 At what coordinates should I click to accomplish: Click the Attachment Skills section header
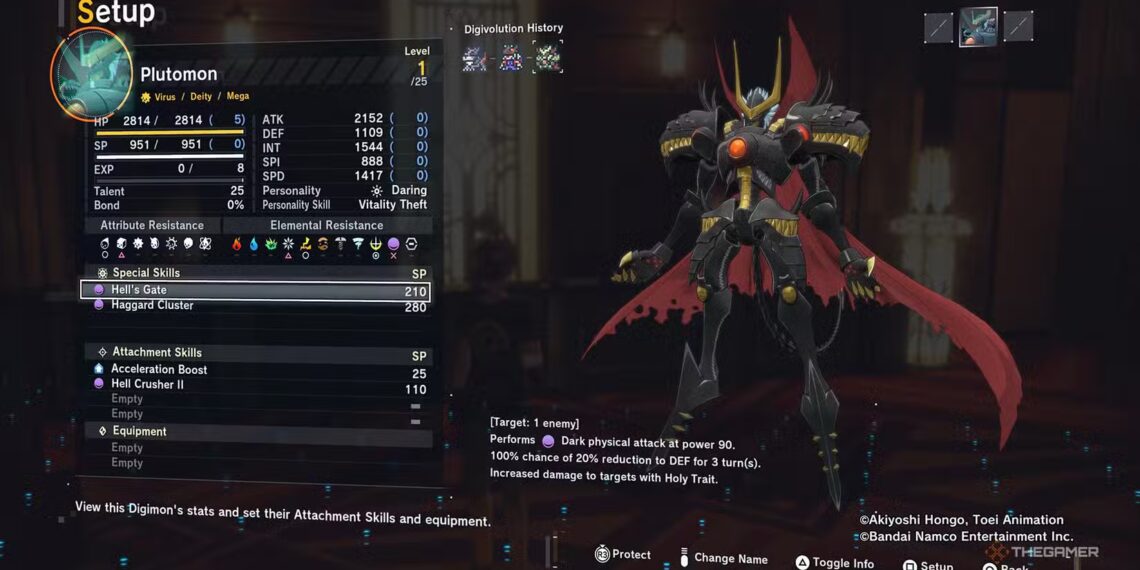(157, 353)
